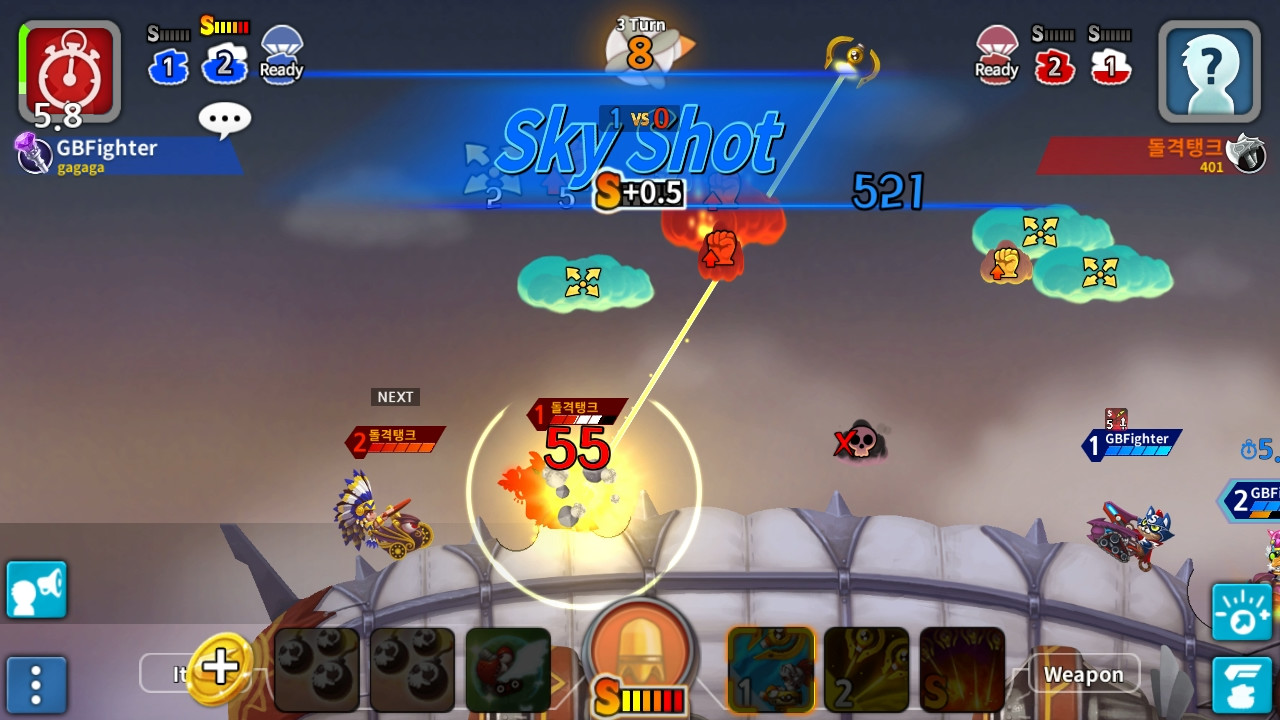Screen dimensions: 1280x720
Task: Select weapon slot 2 skill icon
Action: click(866, 670)
